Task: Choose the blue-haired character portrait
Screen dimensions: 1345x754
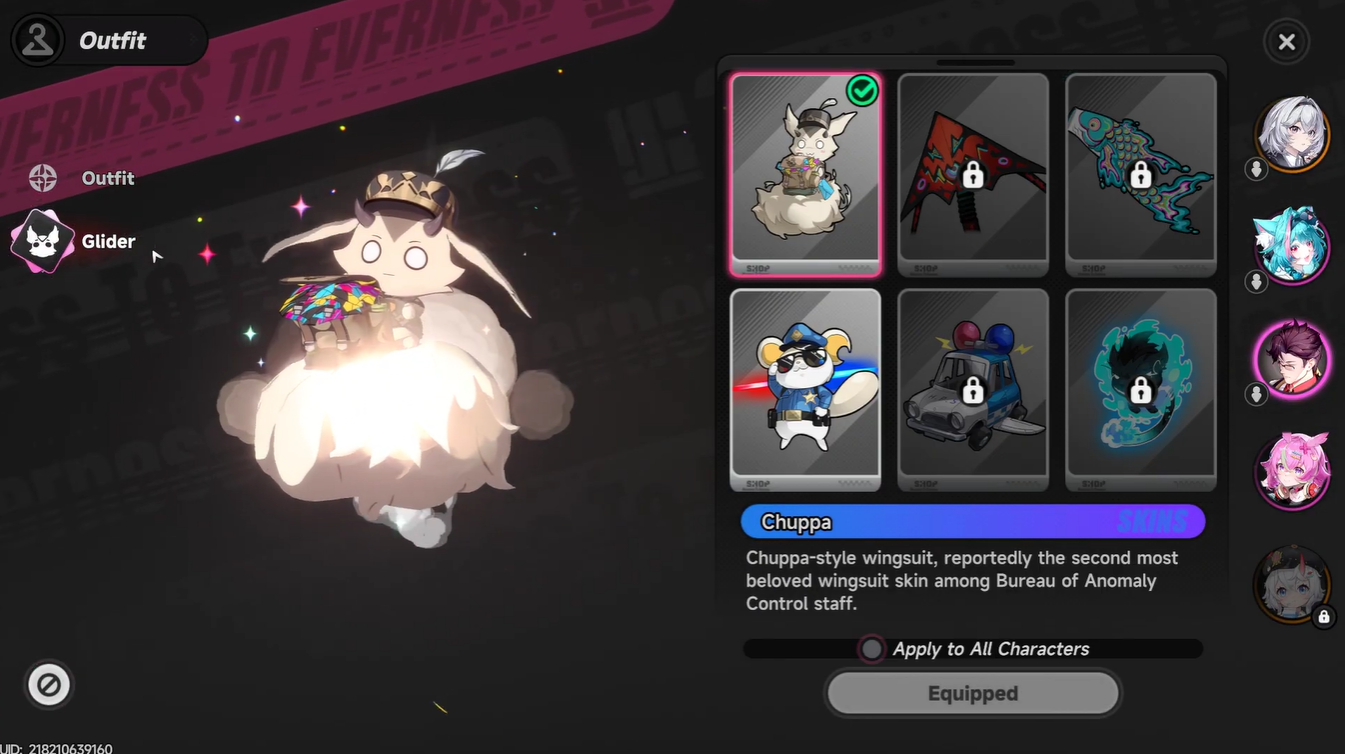Action: pos(1293,246)
